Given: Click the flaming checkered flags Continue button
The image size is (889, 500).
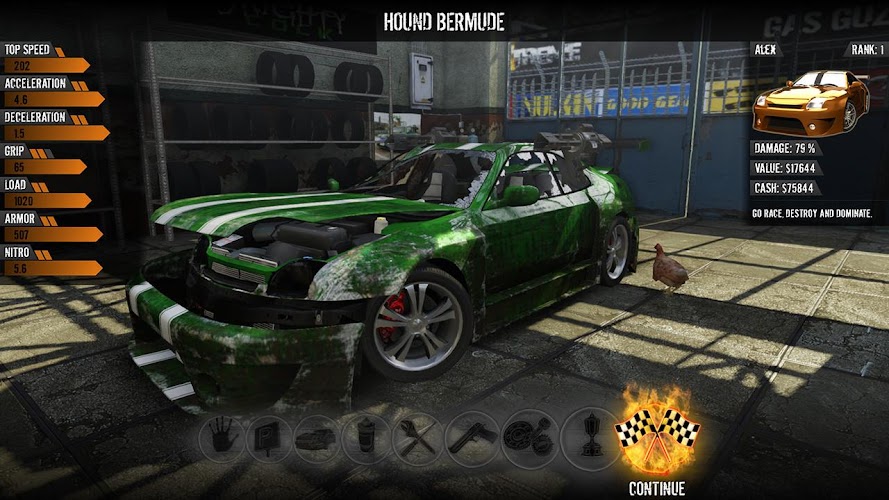Looking at the screenshot, I should pos(656,435).
